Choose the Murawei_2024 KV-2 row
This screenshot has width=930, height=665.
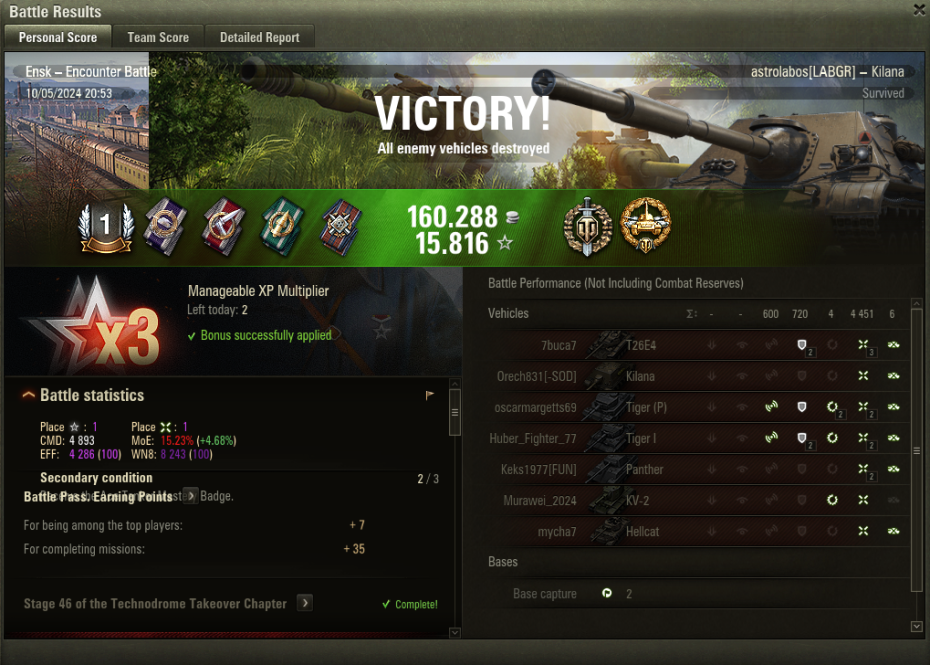pyautogui.click(x=700, y=500)
